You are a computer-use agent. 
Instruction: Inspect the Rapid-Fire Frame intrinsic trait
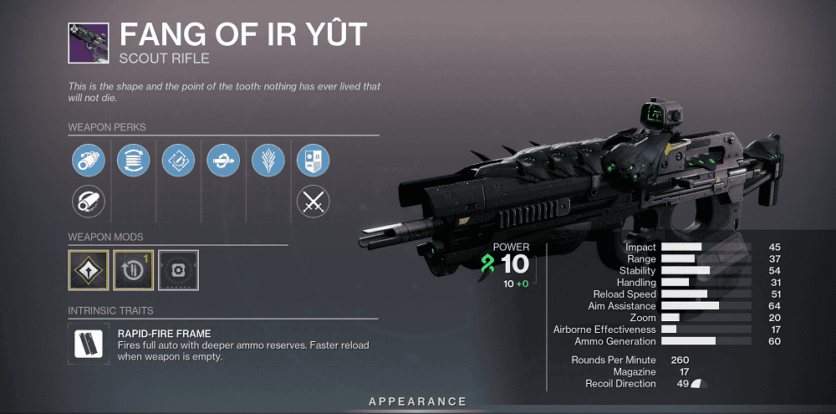point(88,345)
